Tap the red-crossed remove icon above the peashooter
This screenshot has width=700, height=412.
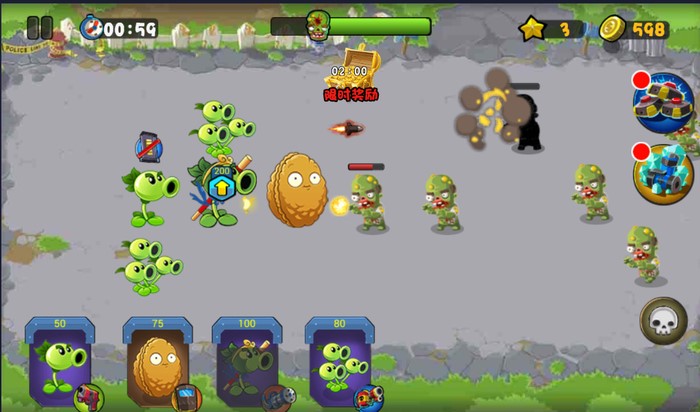[148, 148]
